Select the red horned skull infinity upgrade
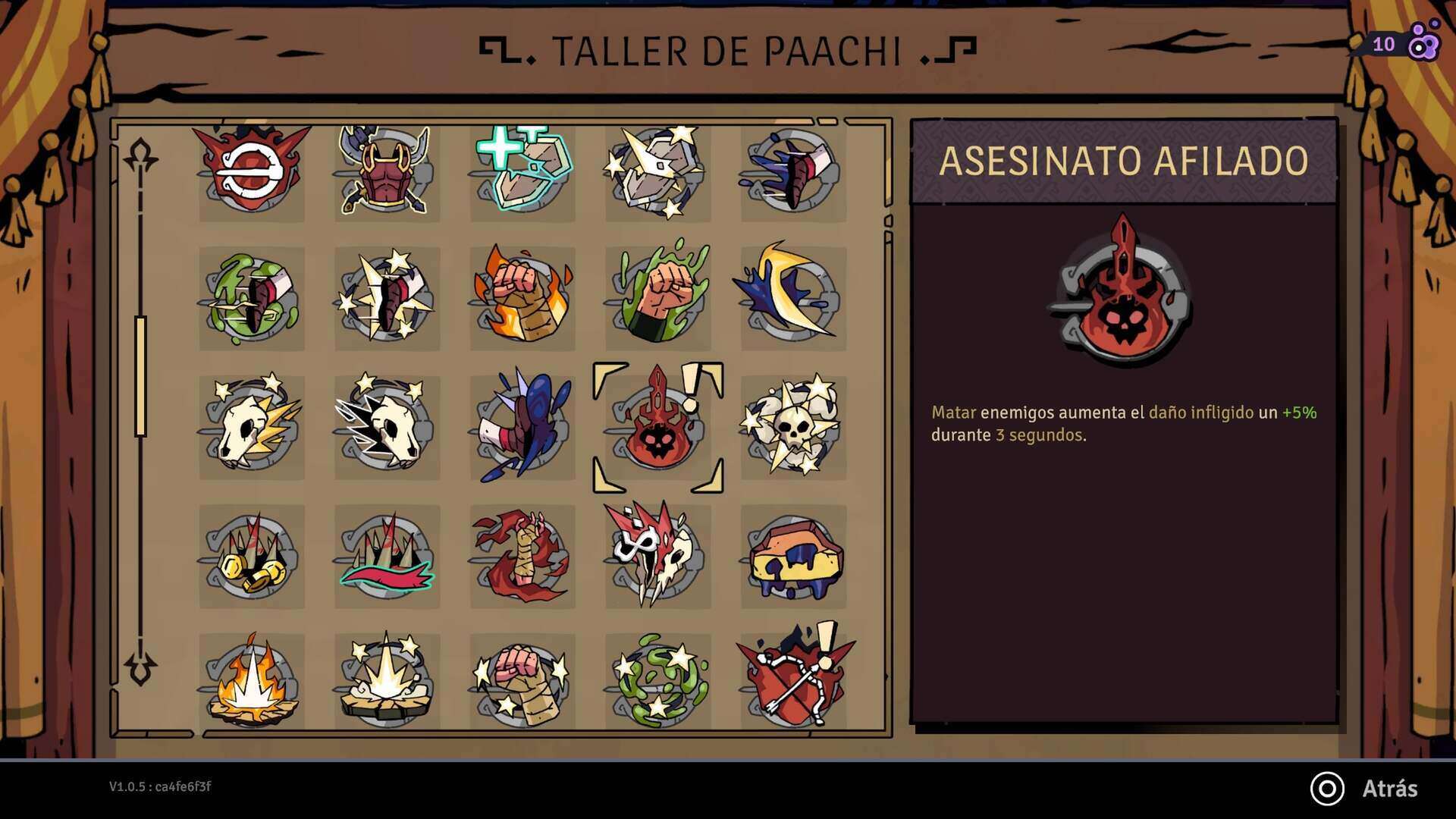Screen dimensions: 1456x819 click(x=657, y=557)
